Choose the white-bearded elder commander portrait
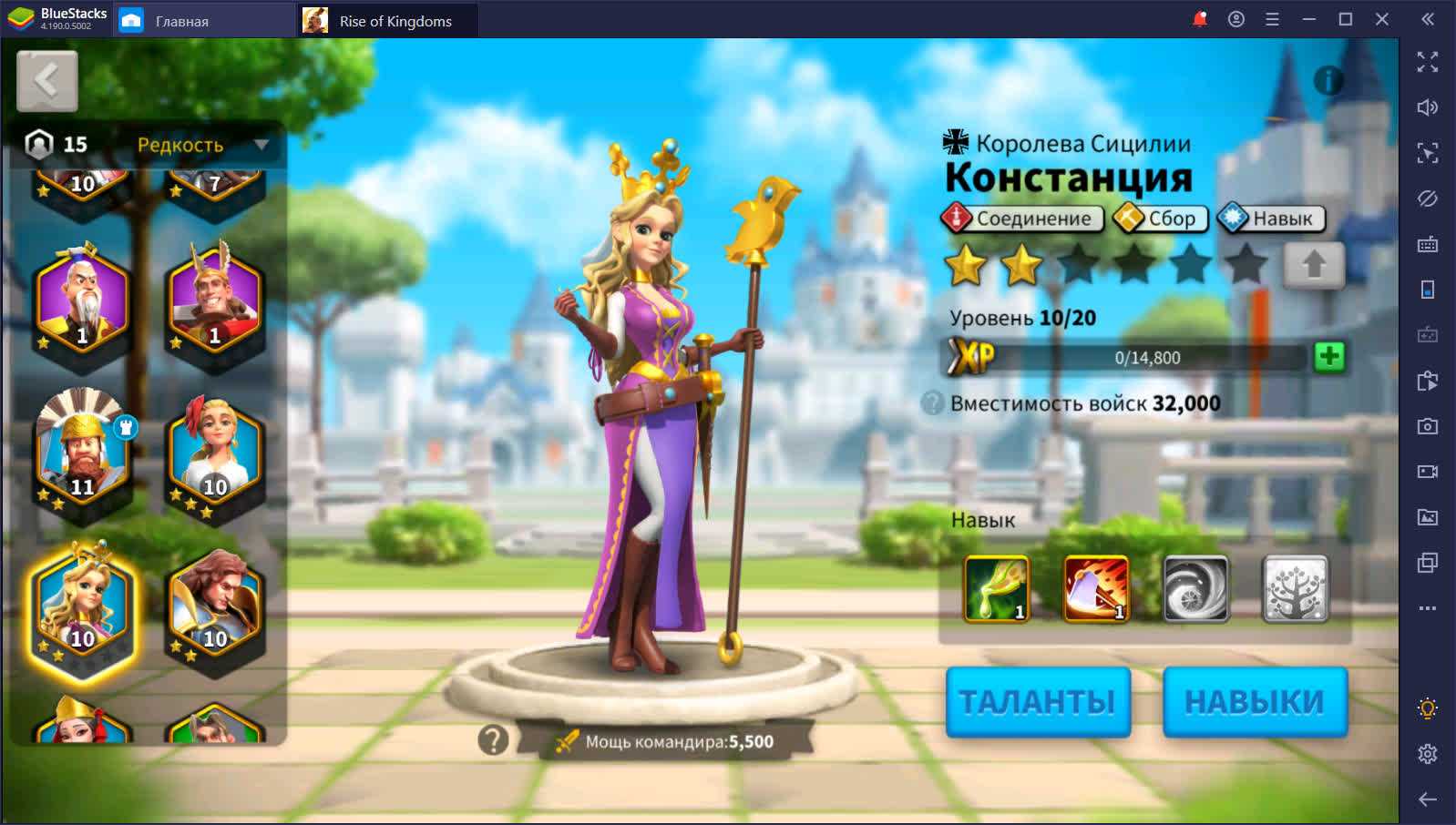Screen dimensions: 1456x825 point(82,300)
